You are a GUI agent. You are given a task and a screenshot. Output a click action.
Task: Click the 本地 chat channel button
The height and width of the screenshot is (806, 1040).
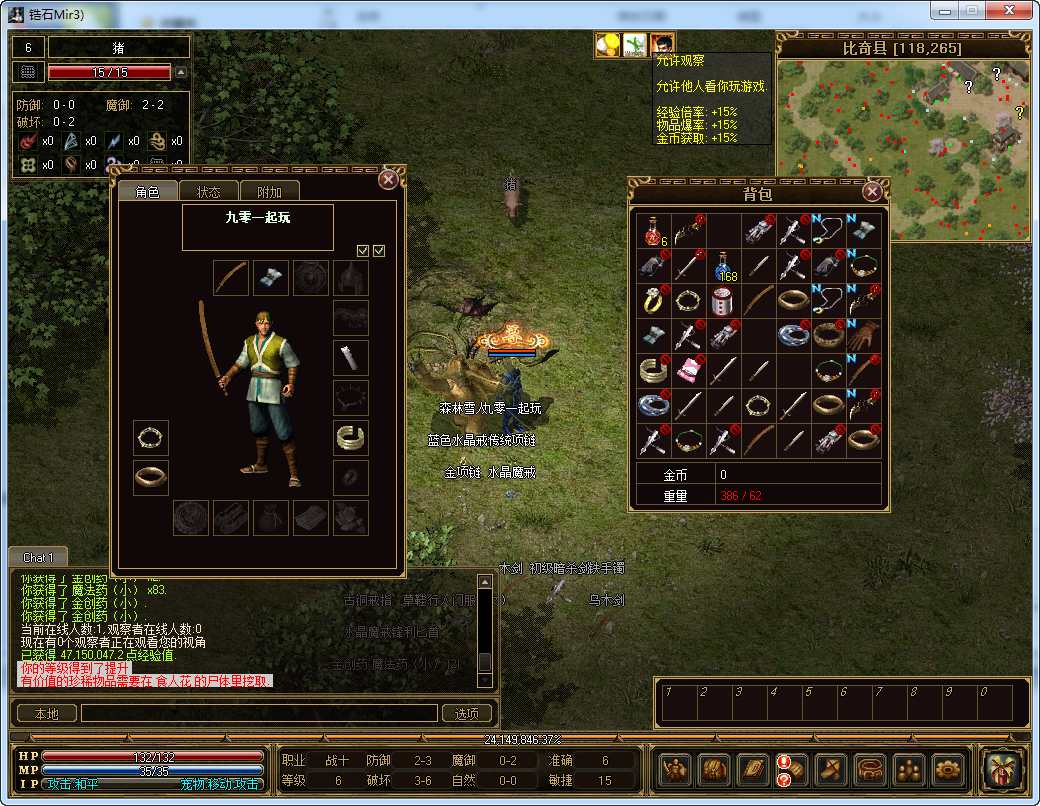[46, 713]
